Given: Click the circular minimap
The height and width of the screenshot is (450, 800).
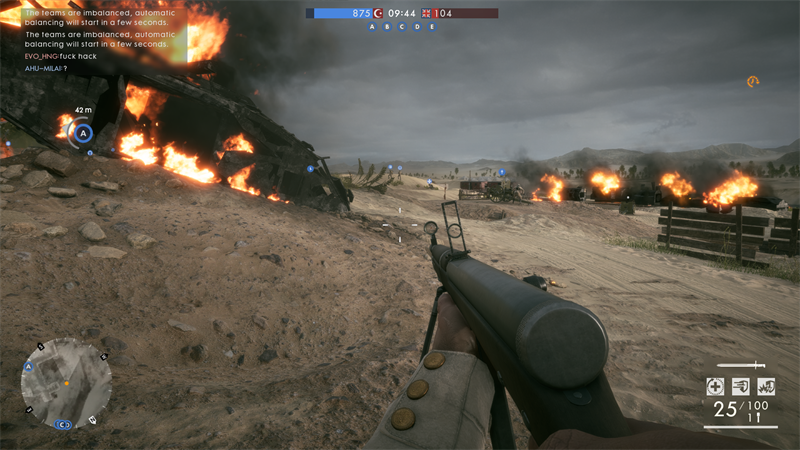Looking at the screenshot, I should (66, 383).
